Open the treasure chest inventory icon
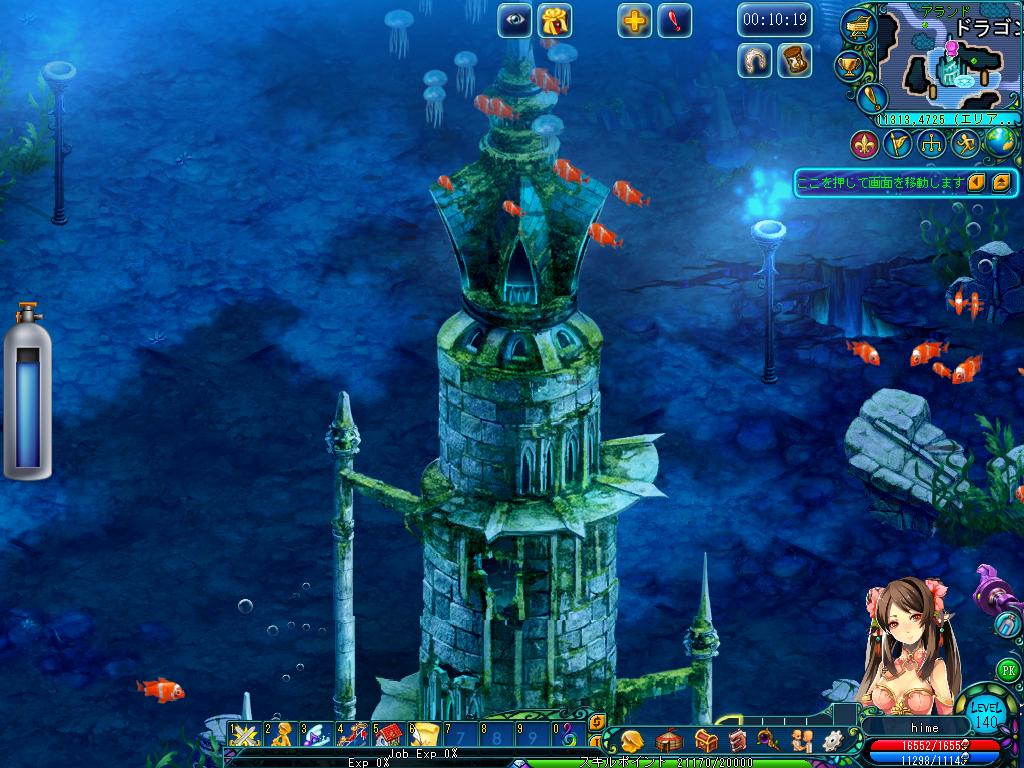 tap(706, 741)
